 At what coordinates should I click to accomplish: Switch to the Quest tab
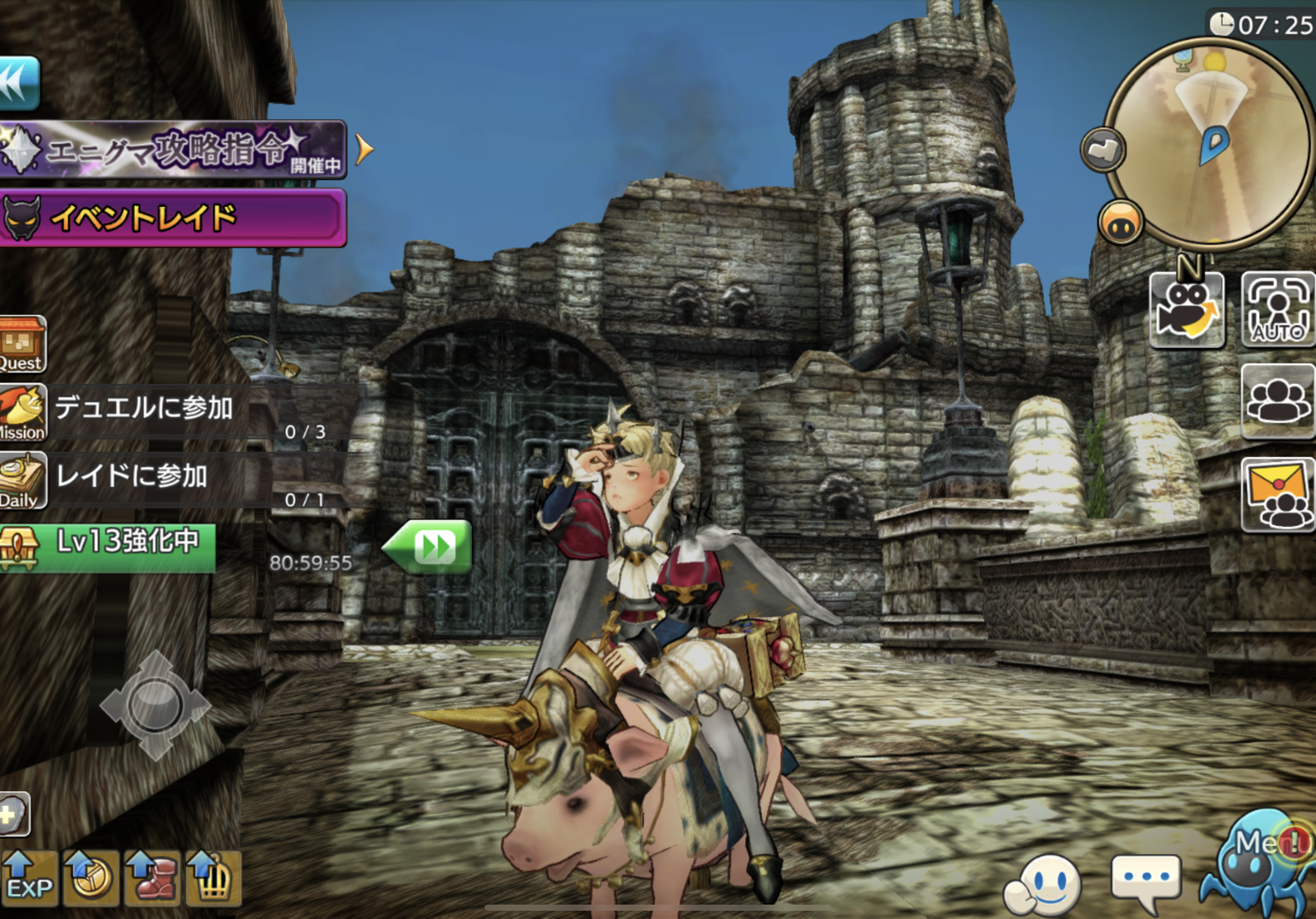pos(21,345)
